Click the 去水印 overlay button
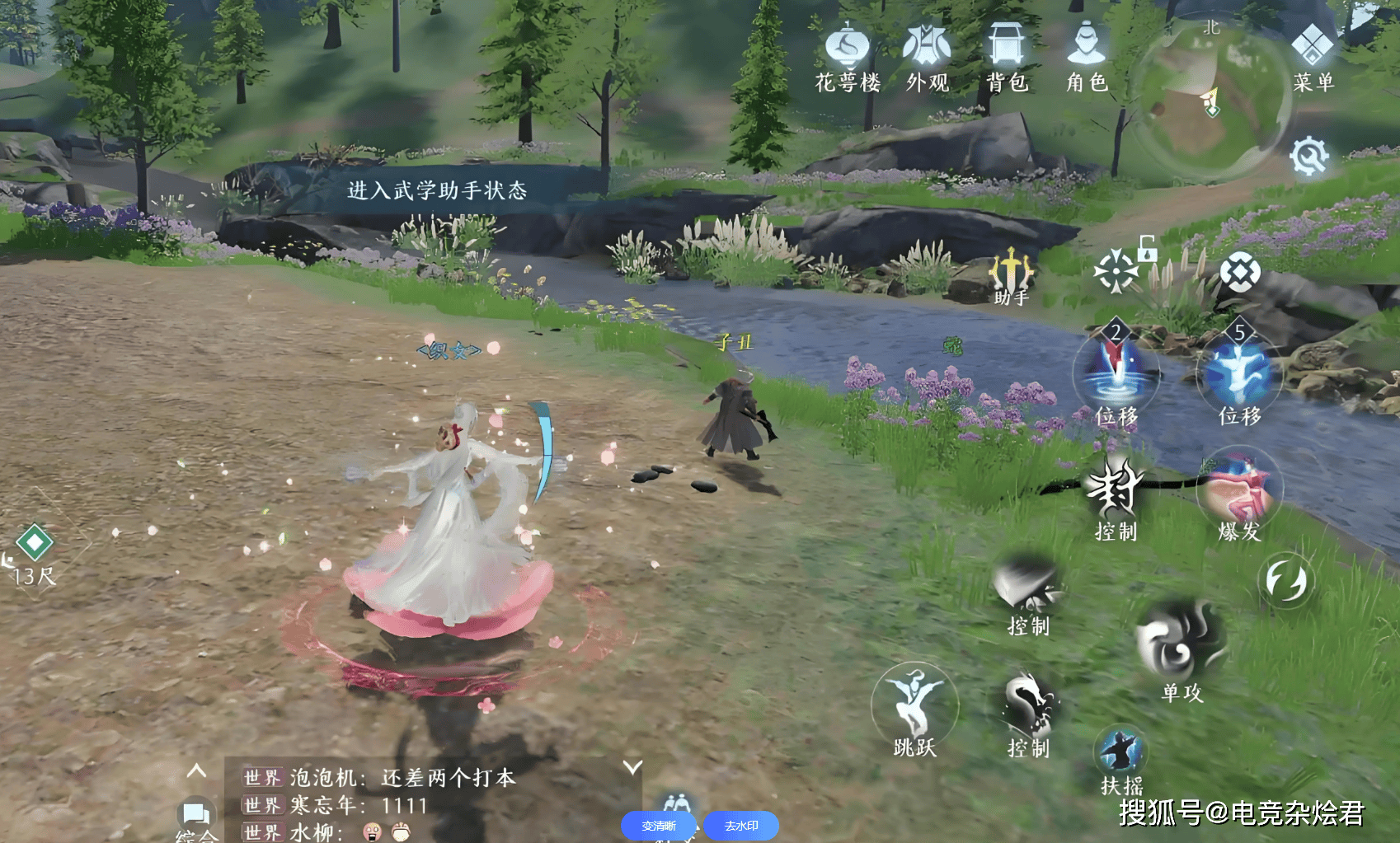 (741, 826)
